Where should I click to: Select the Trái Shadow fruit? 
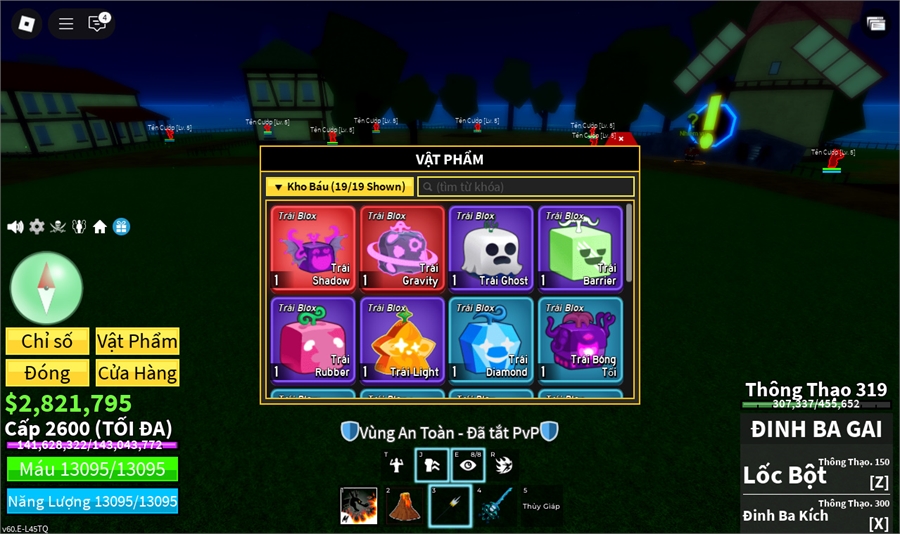point(313,248)
